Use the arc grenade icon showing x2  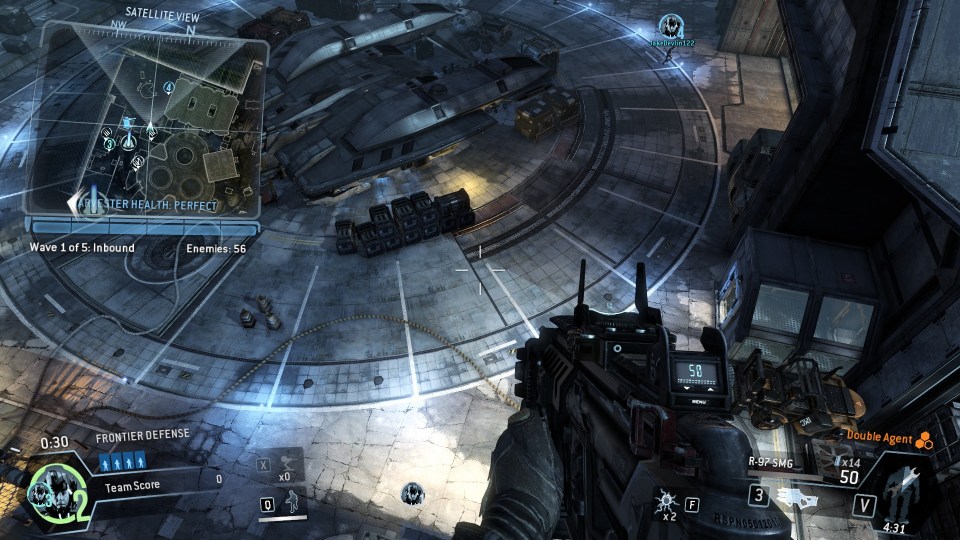[x=665, y=498]
